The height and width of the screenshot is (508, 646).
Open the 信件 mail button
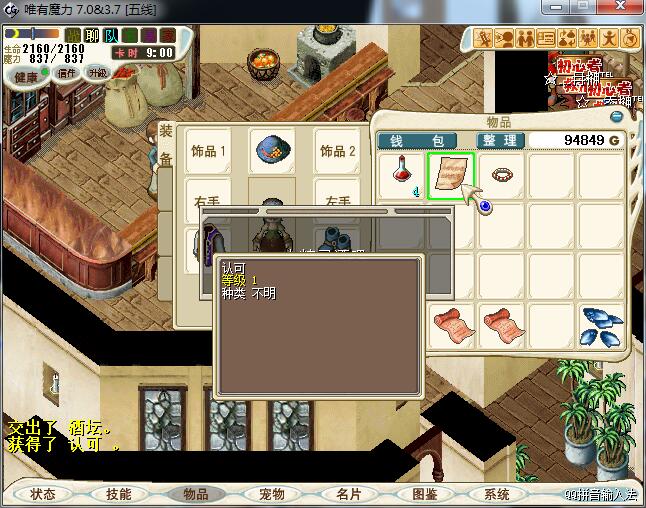[67, 73]
